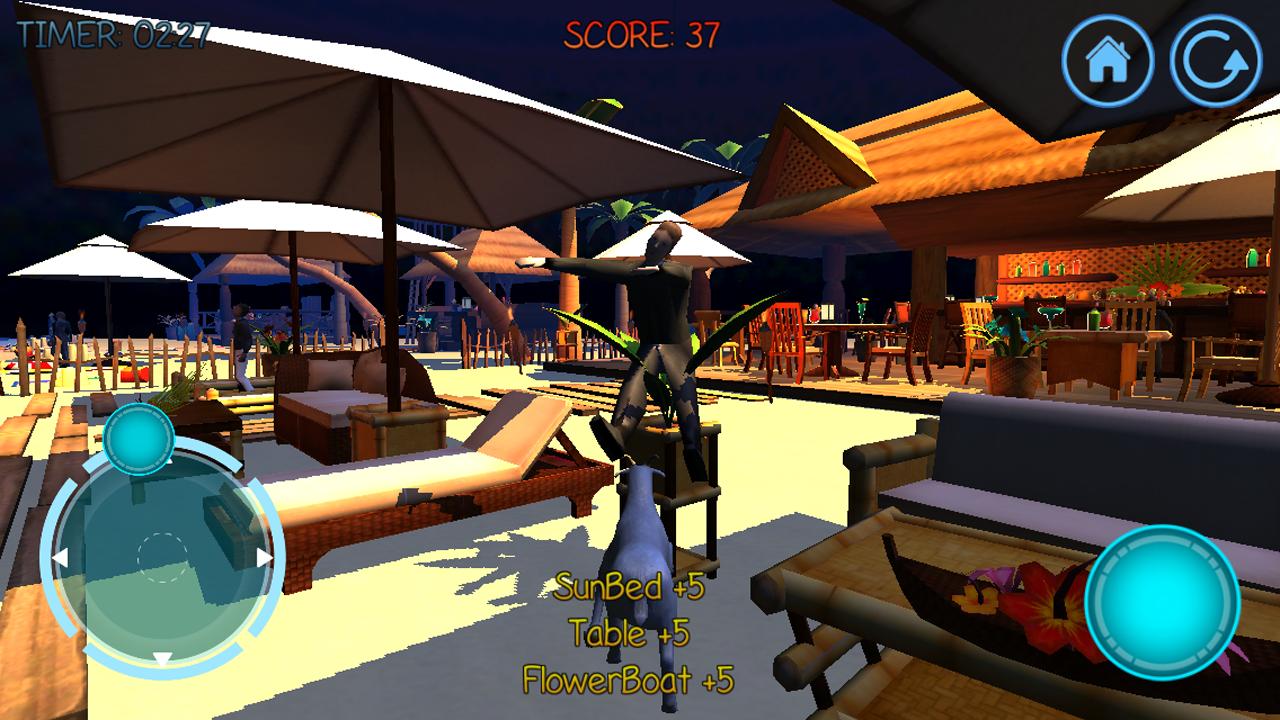Restart the level with the circular arrow
This screenshot has width=1280, height=720.
point(1216,60)
